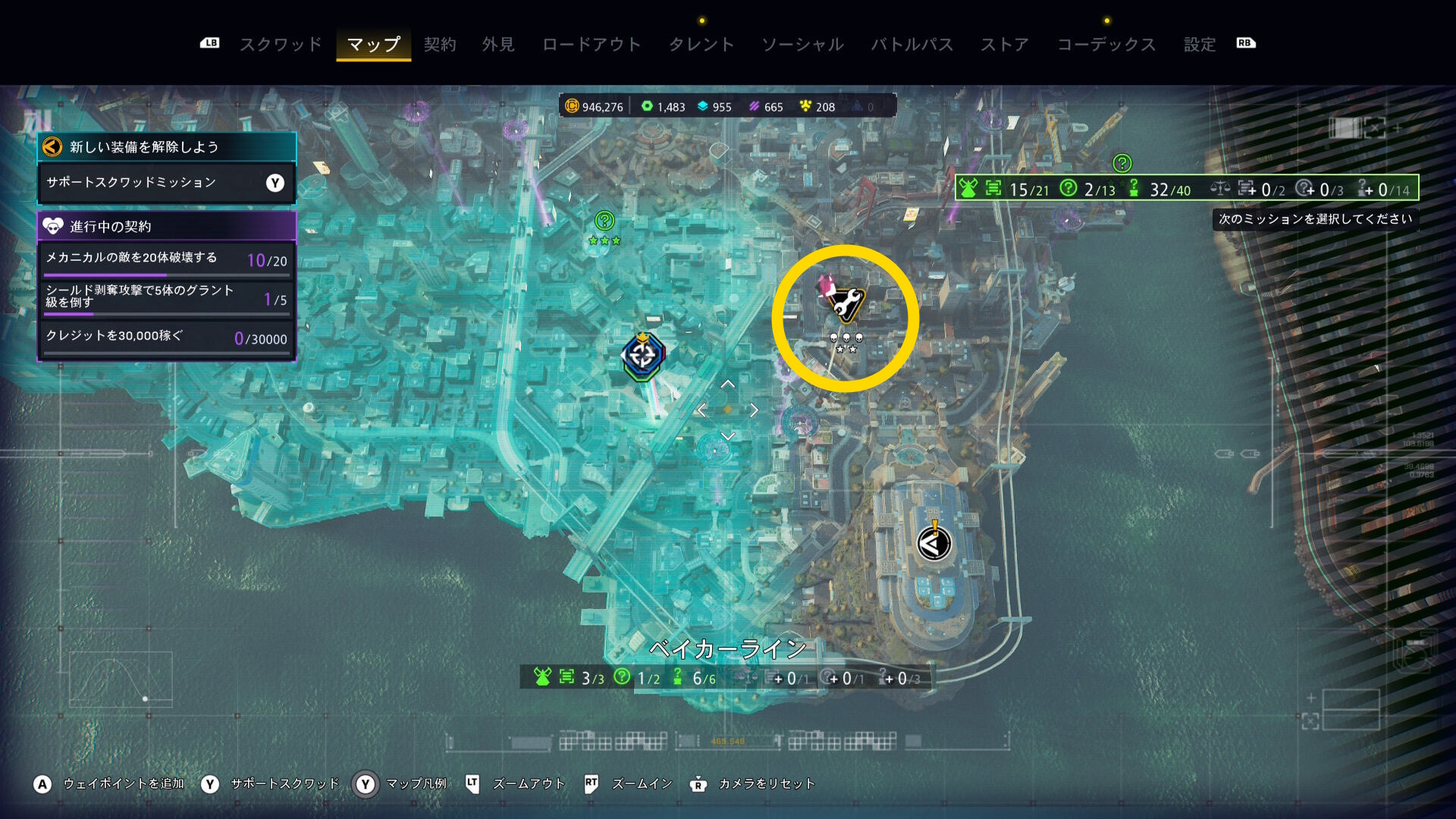Choose the wrench mission marker on map
The width and height of the screenshot is (1456, 819).
(845, 302)
